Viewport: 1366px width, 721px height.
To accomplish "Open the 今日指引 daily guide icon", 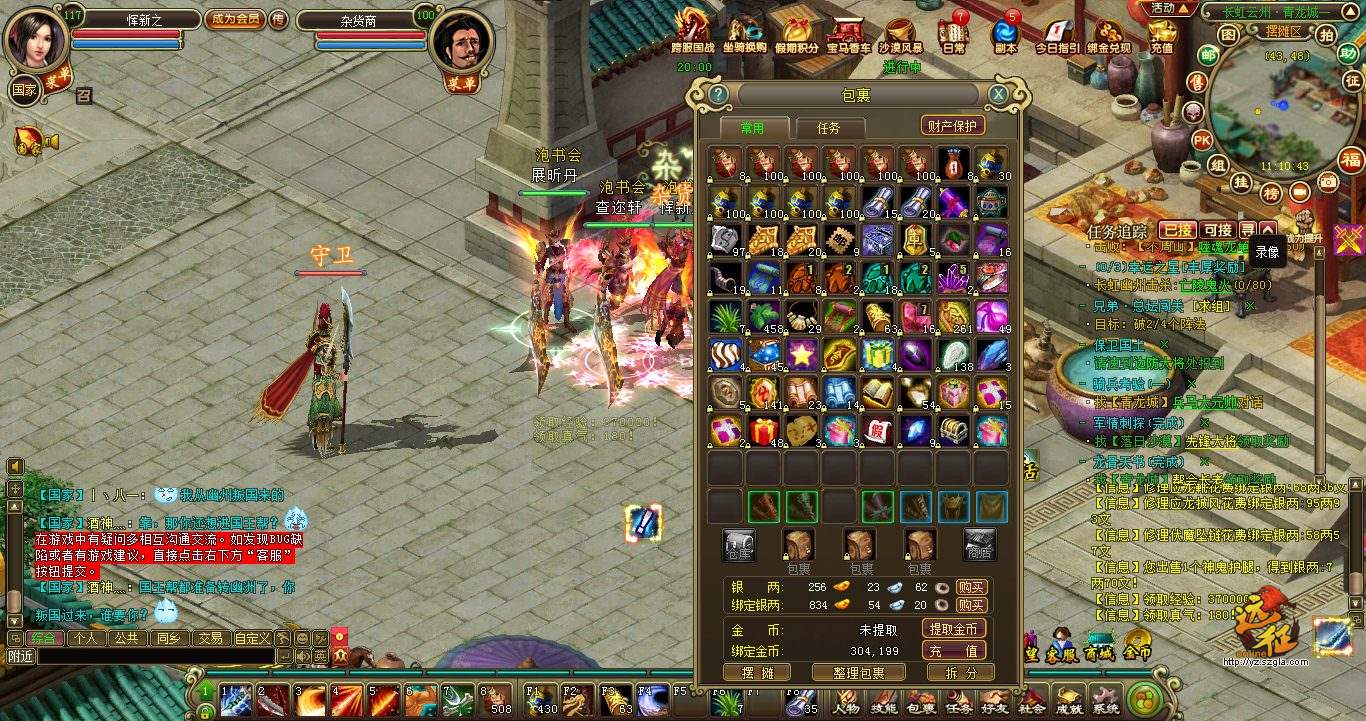I will coord(1056,34).
